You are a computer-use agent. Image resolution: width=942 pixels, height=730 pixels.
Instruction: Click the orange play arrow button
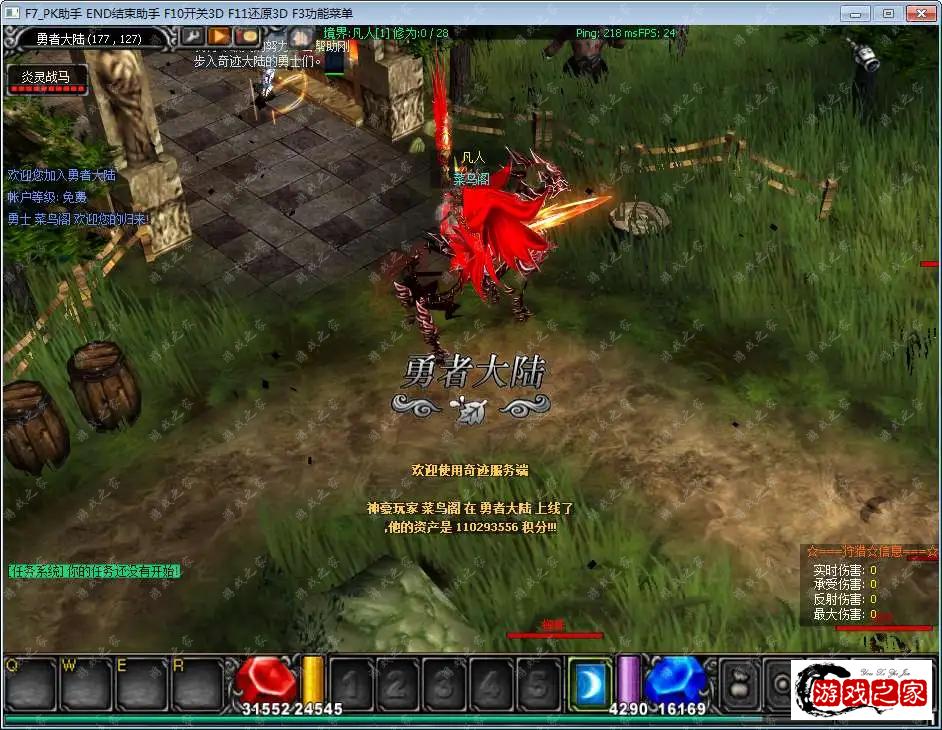click(x=219, y=38)
